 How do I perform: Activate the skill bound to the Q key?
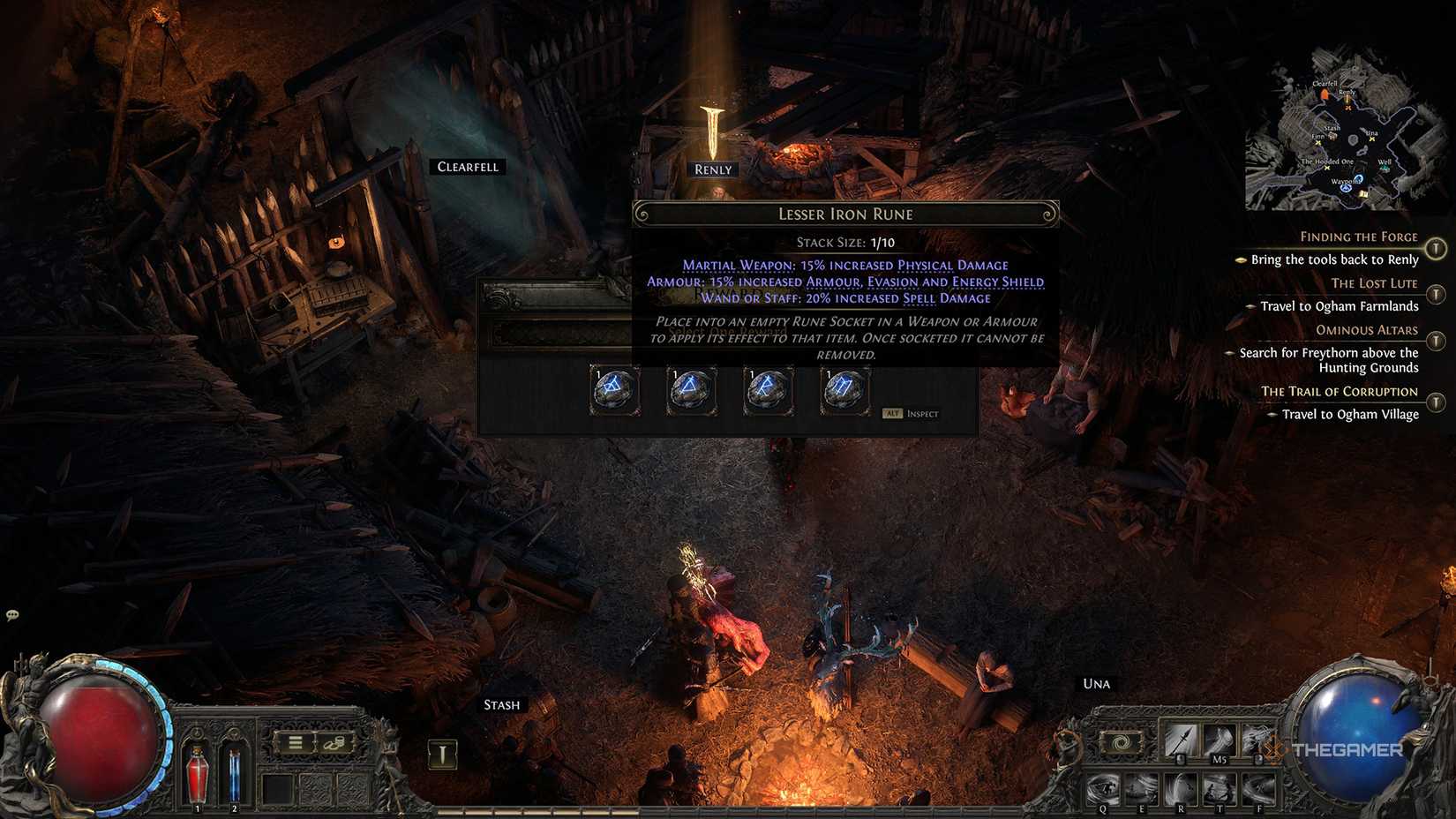[1103, 788]
